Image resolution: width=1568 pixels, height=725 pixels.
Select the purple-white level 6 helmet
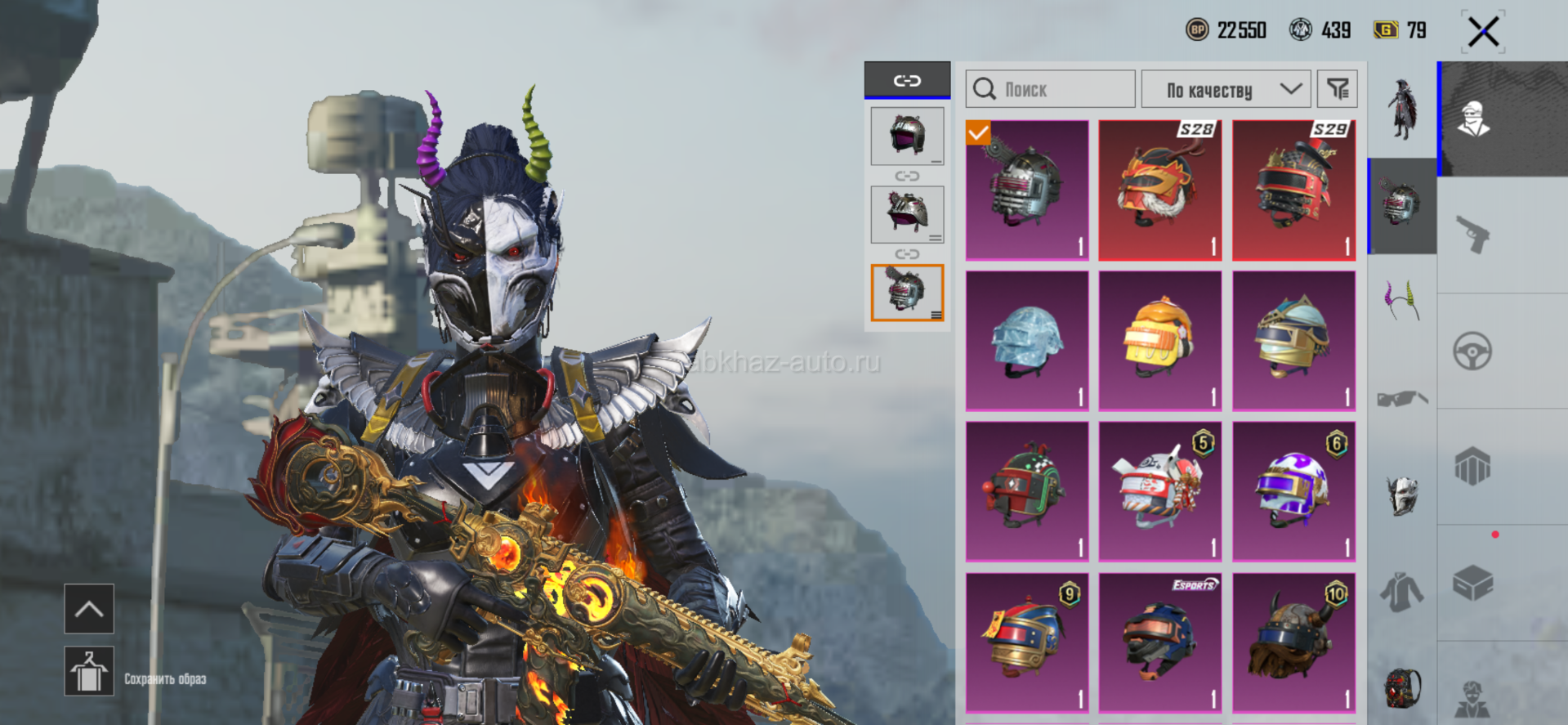click(x=1293, y=491)
